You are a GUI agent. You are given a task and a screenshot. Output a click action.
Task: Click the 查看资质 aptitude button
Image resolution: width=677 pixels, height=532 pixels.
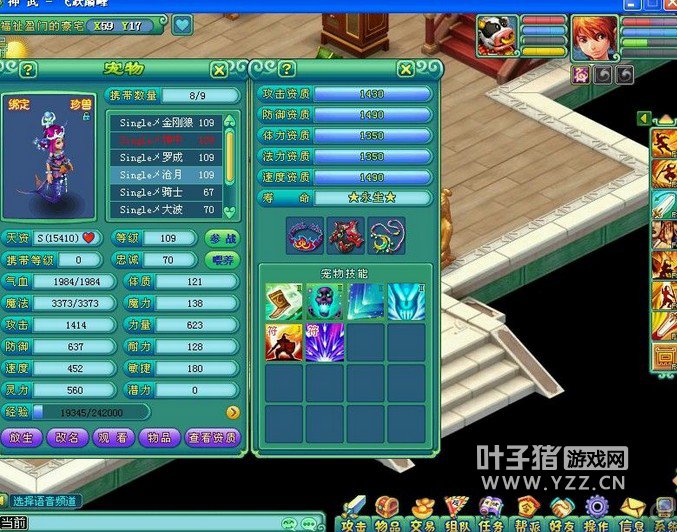212,437
